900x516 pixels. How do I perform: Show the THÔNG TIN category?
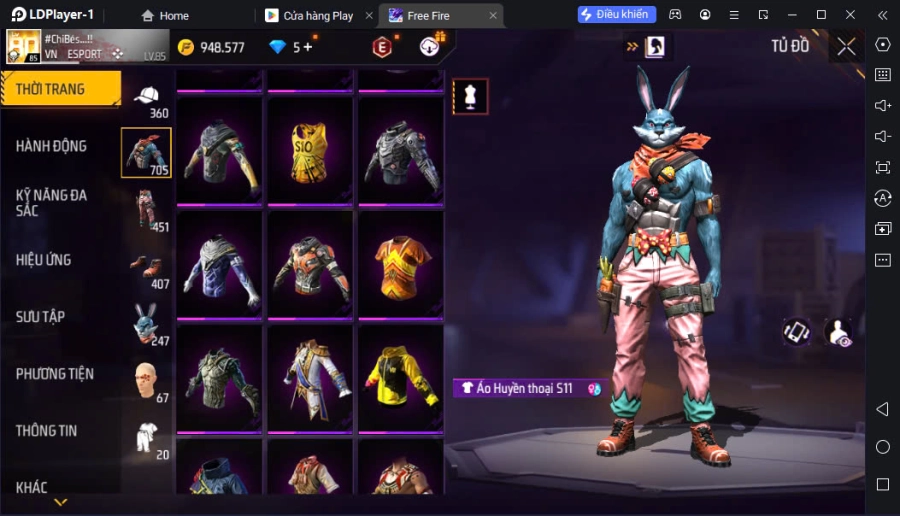[x=46, y=431]
